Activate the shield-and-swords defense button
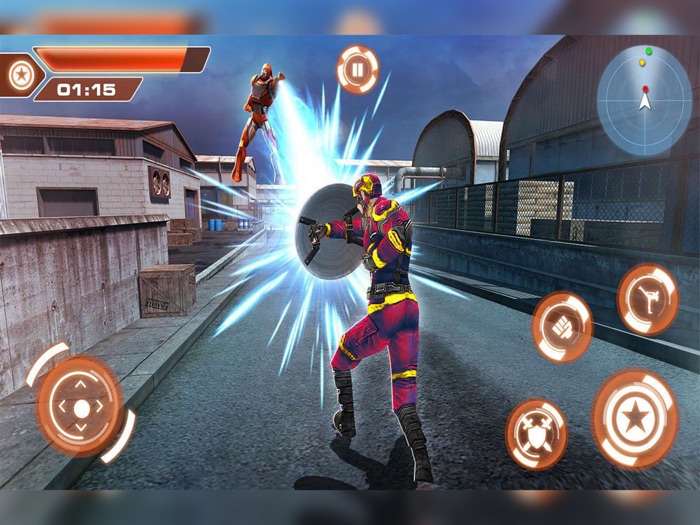Image resolution: width=700 pixels, height=525 pixels. (536, 434)
